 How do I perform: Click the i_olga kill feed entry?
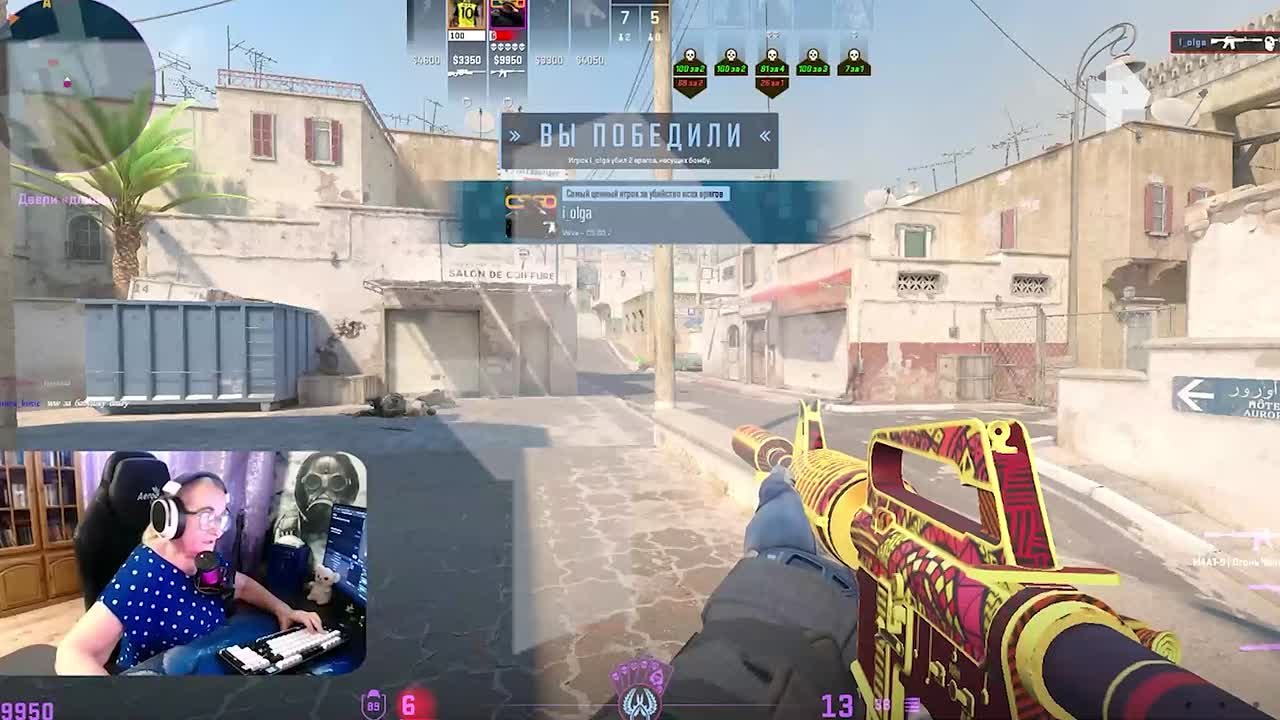tap(1223, 43)
